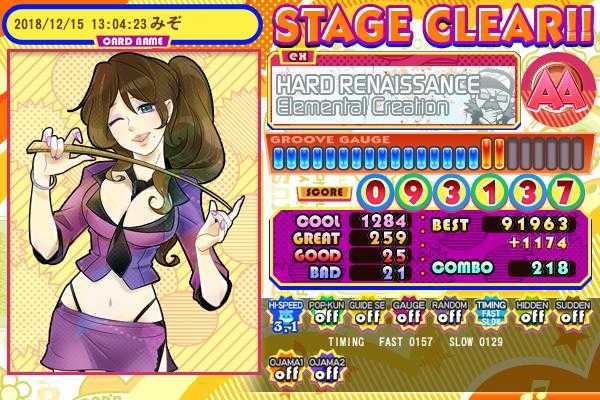Image resolution: width=600 pixels, height=400 pixels.
Task: Toggle the HIDDEN option
Action: (x=531, y=313)
